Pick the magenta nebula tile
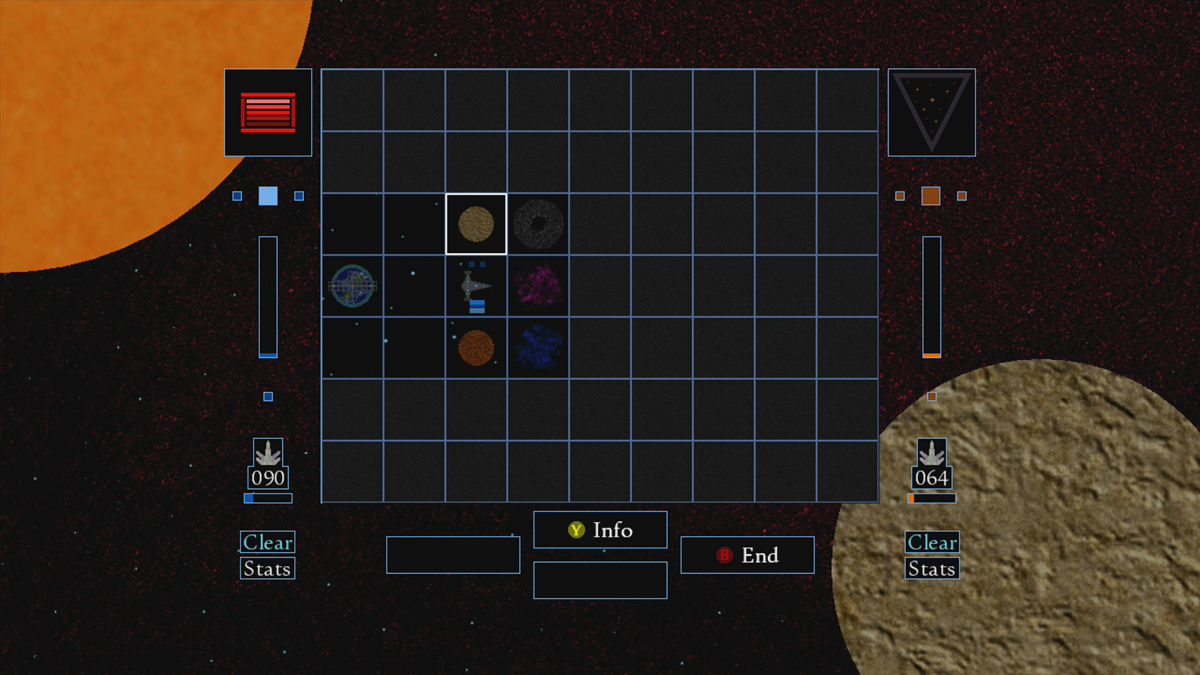This screenshot has width=1200, height=675. 538,287
